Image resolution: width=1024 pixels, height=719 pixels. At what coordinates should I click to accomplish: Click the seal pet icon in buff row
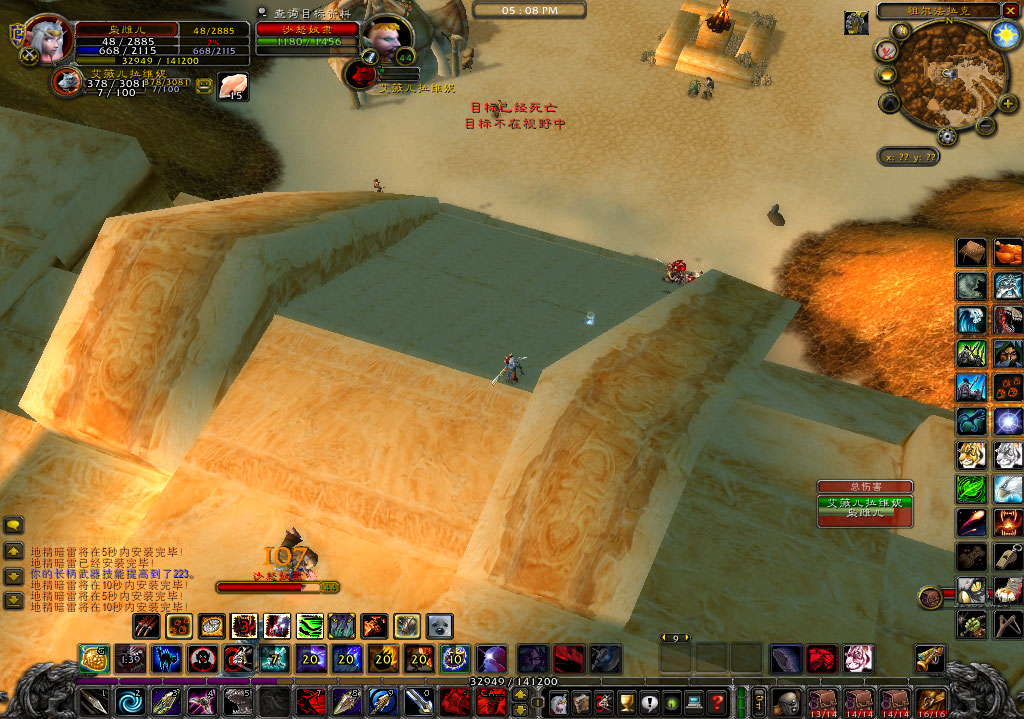[x=440, y=626]
